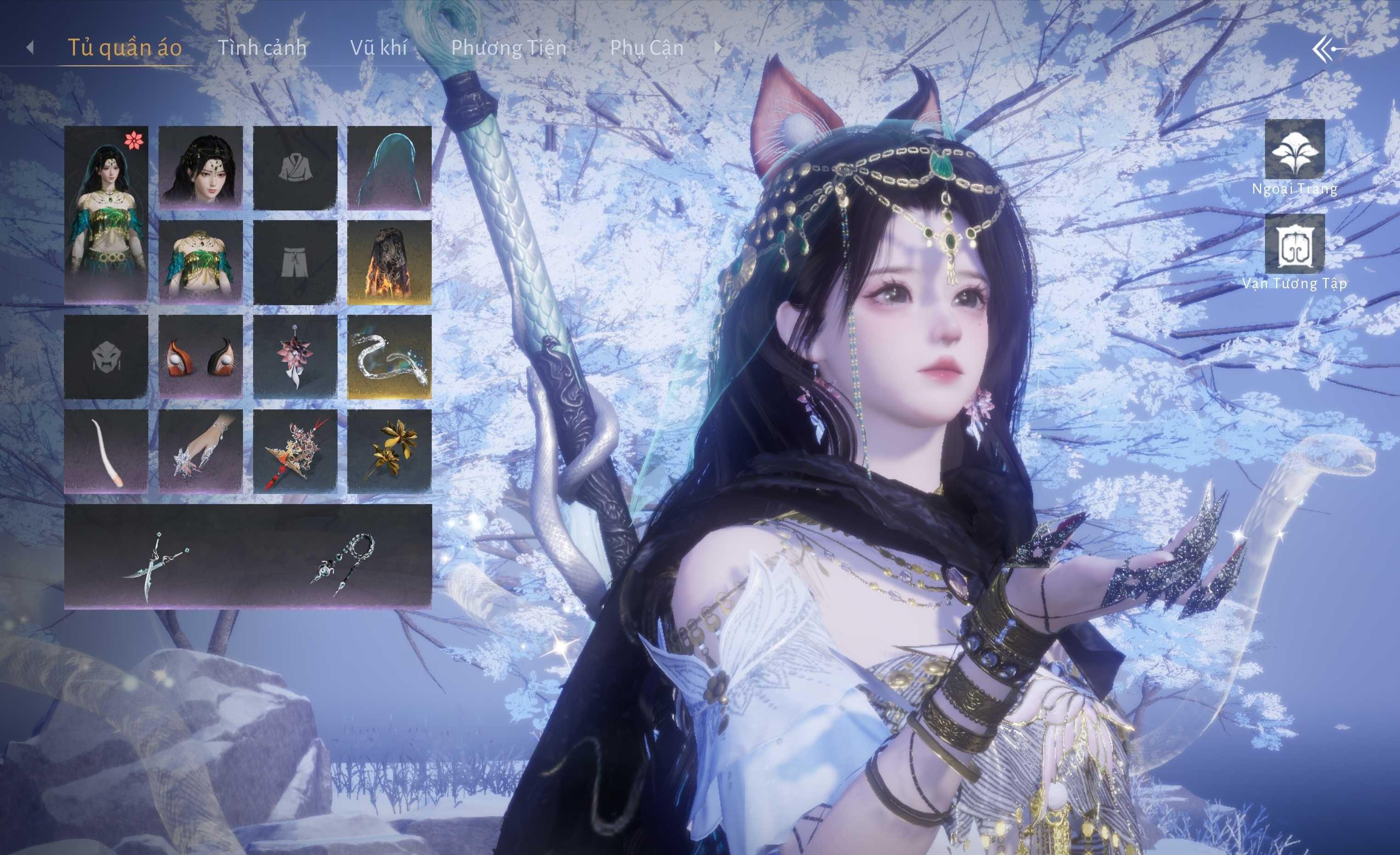Open the Ngoại Trang menu
Viewport: 1400px width, 855px height.
click(1294, 149)
